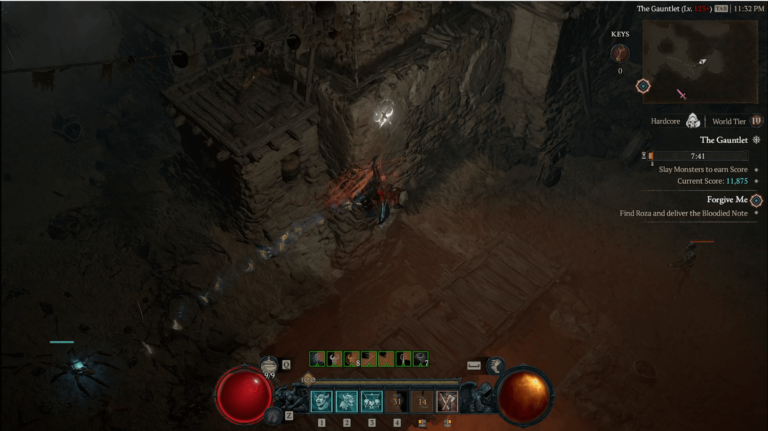Image resolution: width=768 pixels, height=431 pixels.
Task: Open The Gauntlet objective entry
Action: pyautogui.click(x=725, y=140)
